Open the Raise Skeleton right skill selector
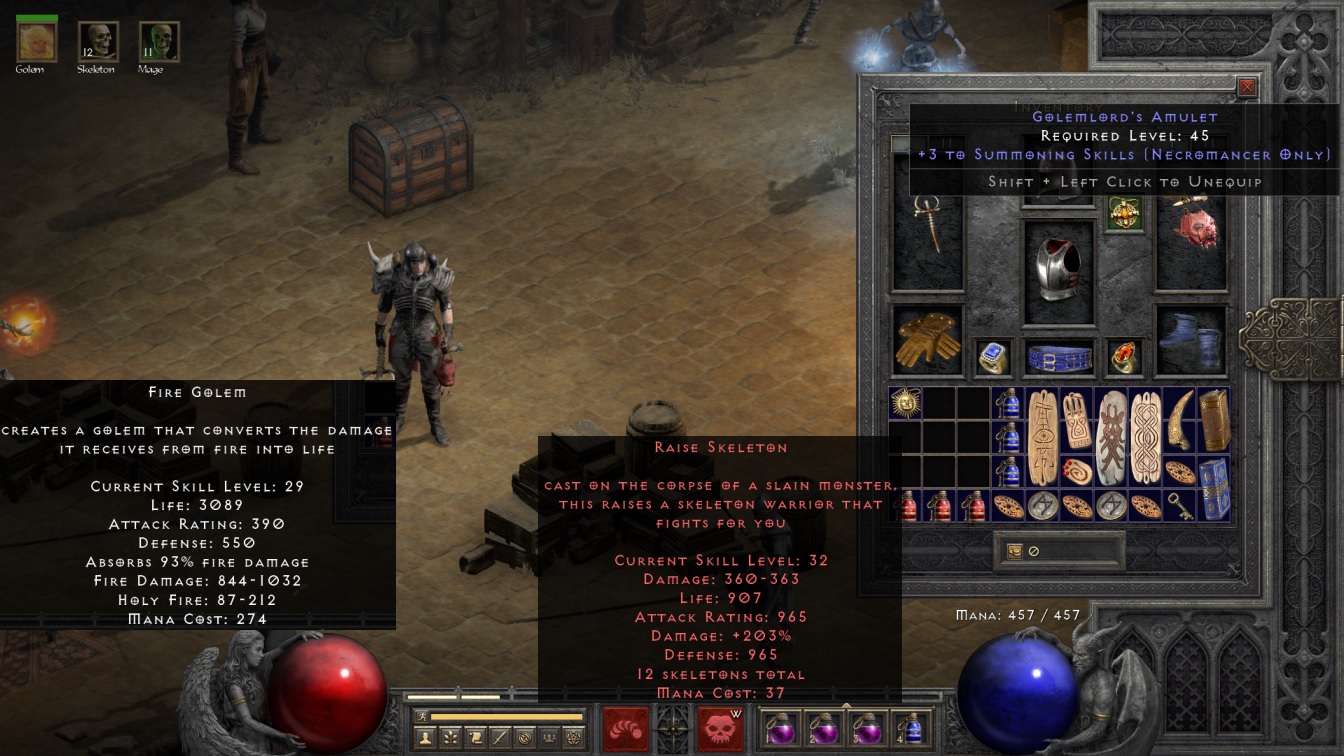Image resolution: width=1344 pixels, height=756 pixels. (720, 729)
